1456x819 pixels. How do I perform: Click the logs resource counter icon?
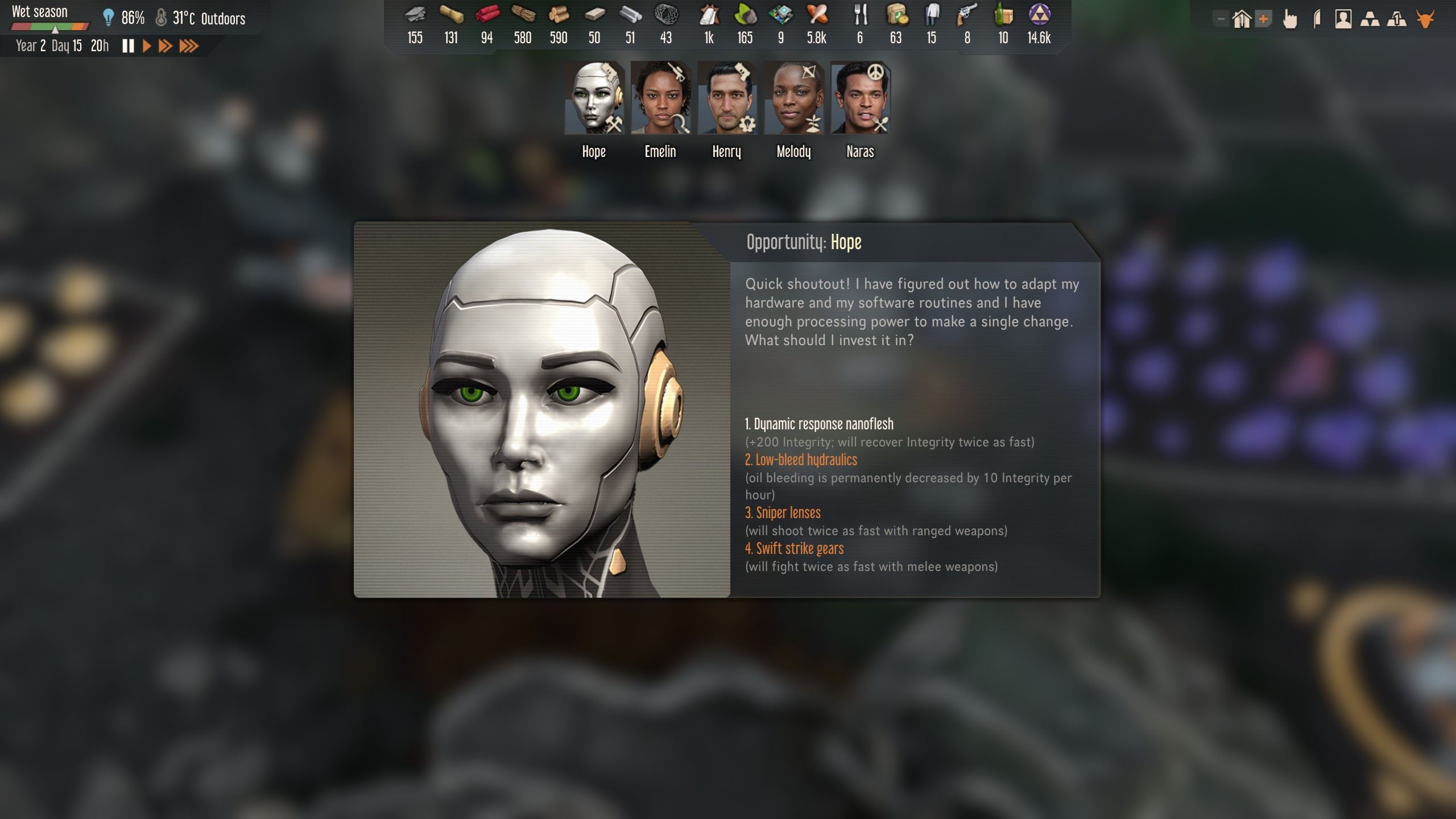tap(558, 16)
